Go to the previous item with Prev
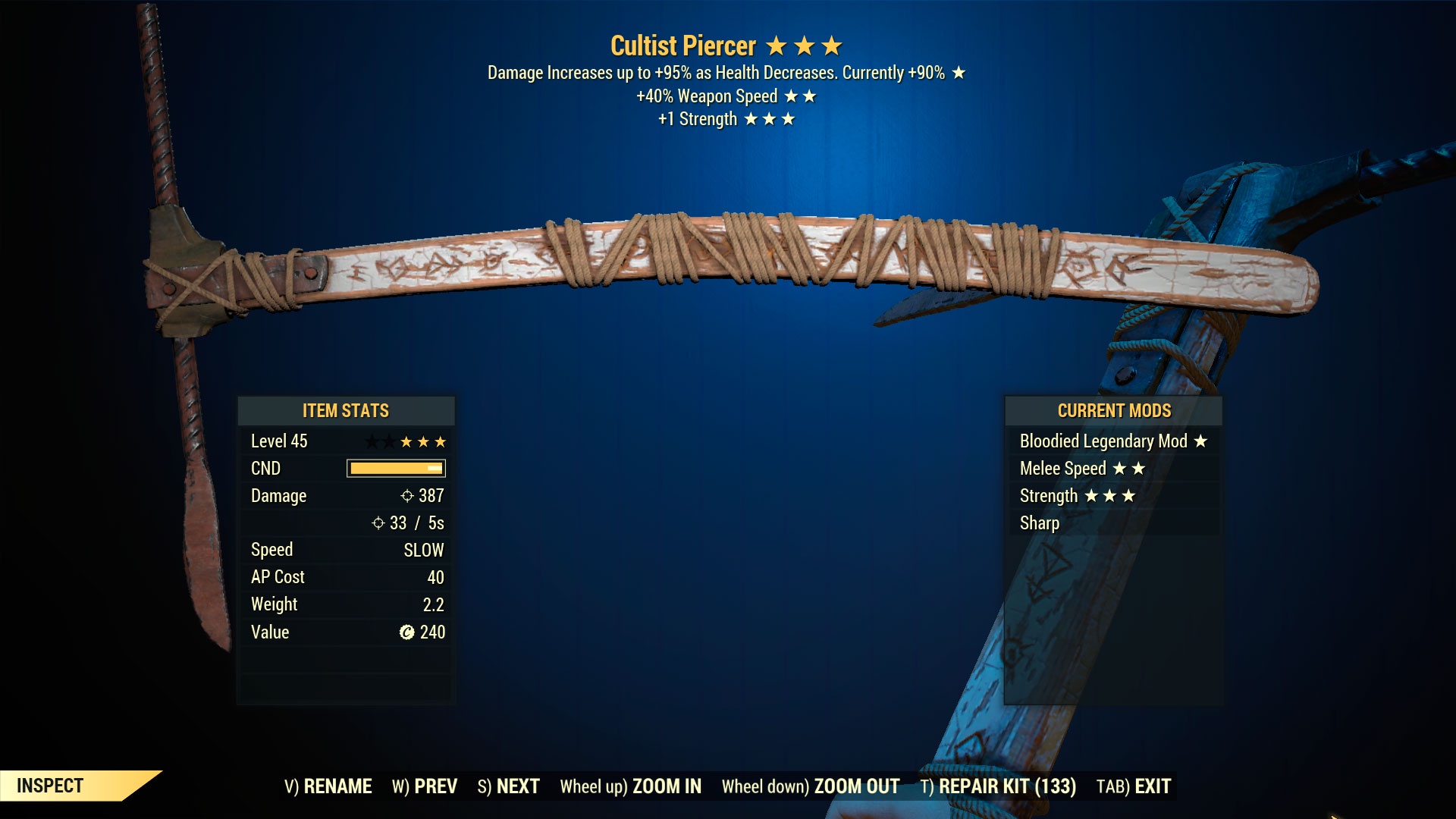1456x819 pixels. 425,786
